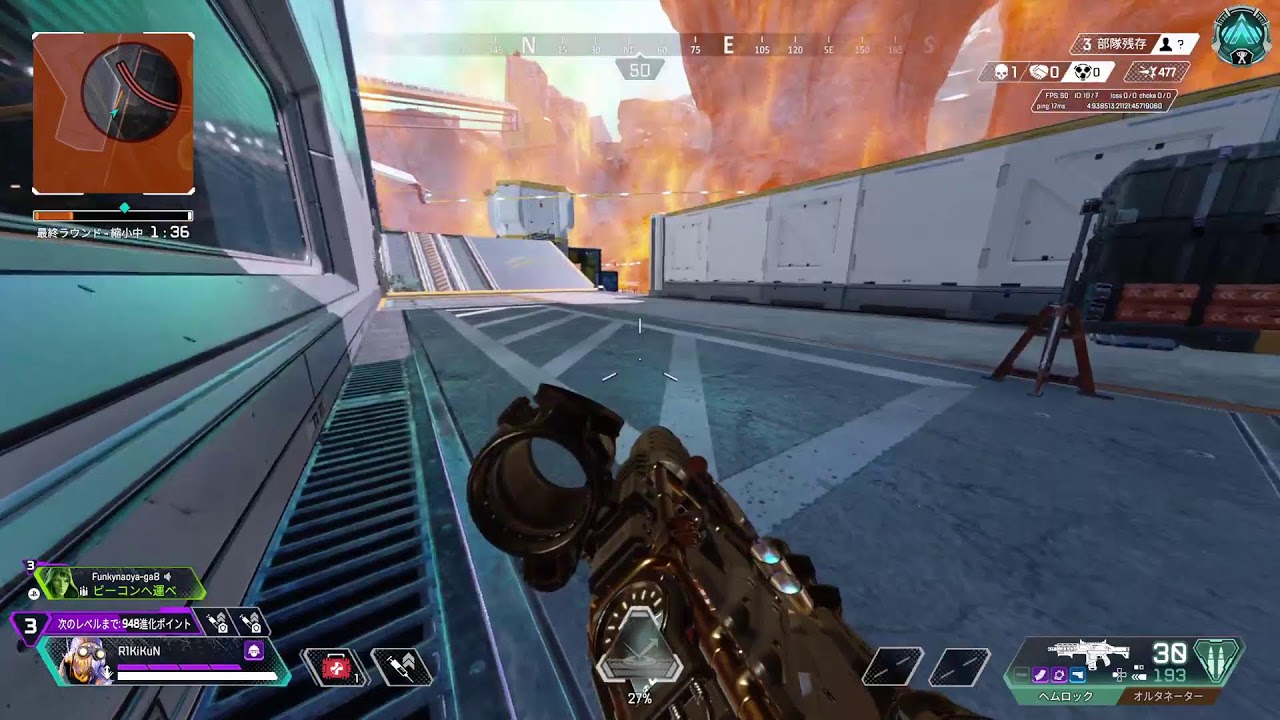Toggle the purple suppressor attachment slot
This screenshot has height=720, width=1280.
click(1040, 675)
